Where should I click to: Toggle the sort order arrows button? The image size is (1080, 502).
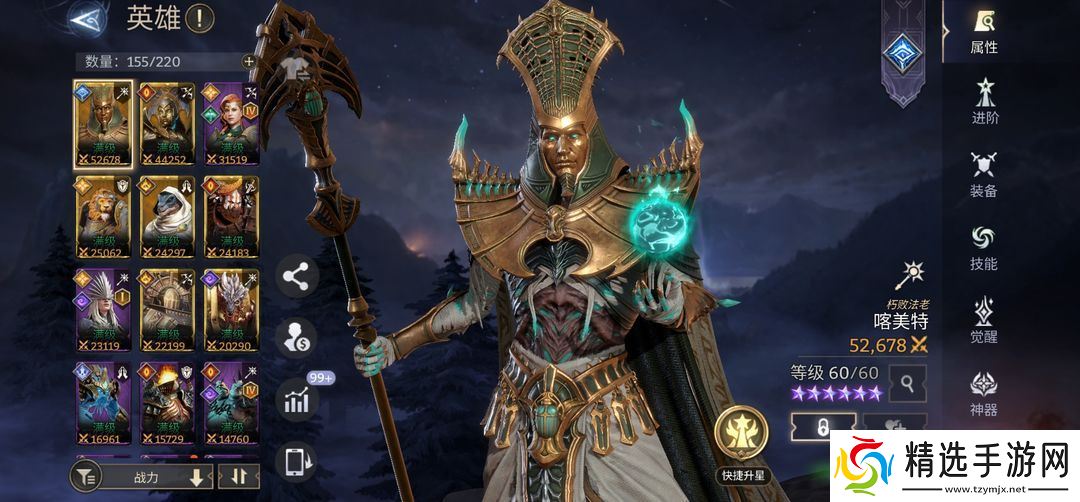coord(238,477)
